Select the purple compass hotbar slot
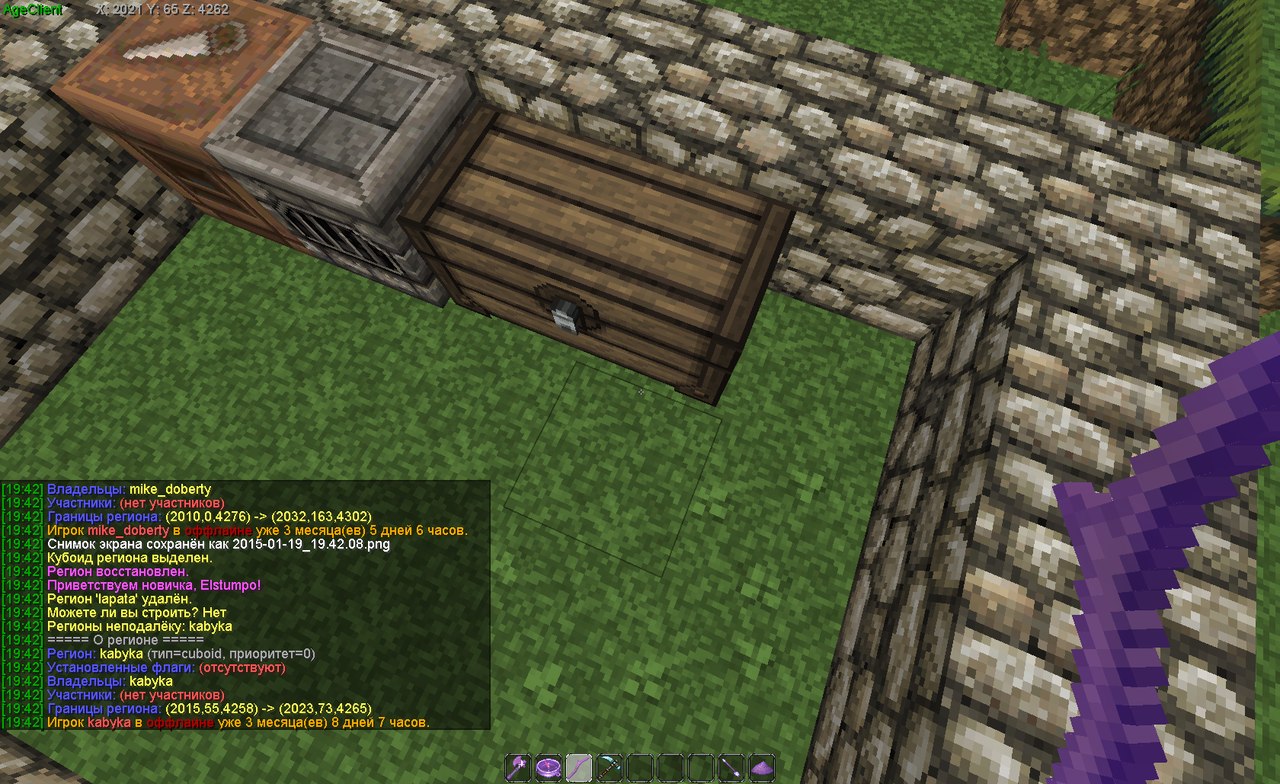 [x=548, y=768]
